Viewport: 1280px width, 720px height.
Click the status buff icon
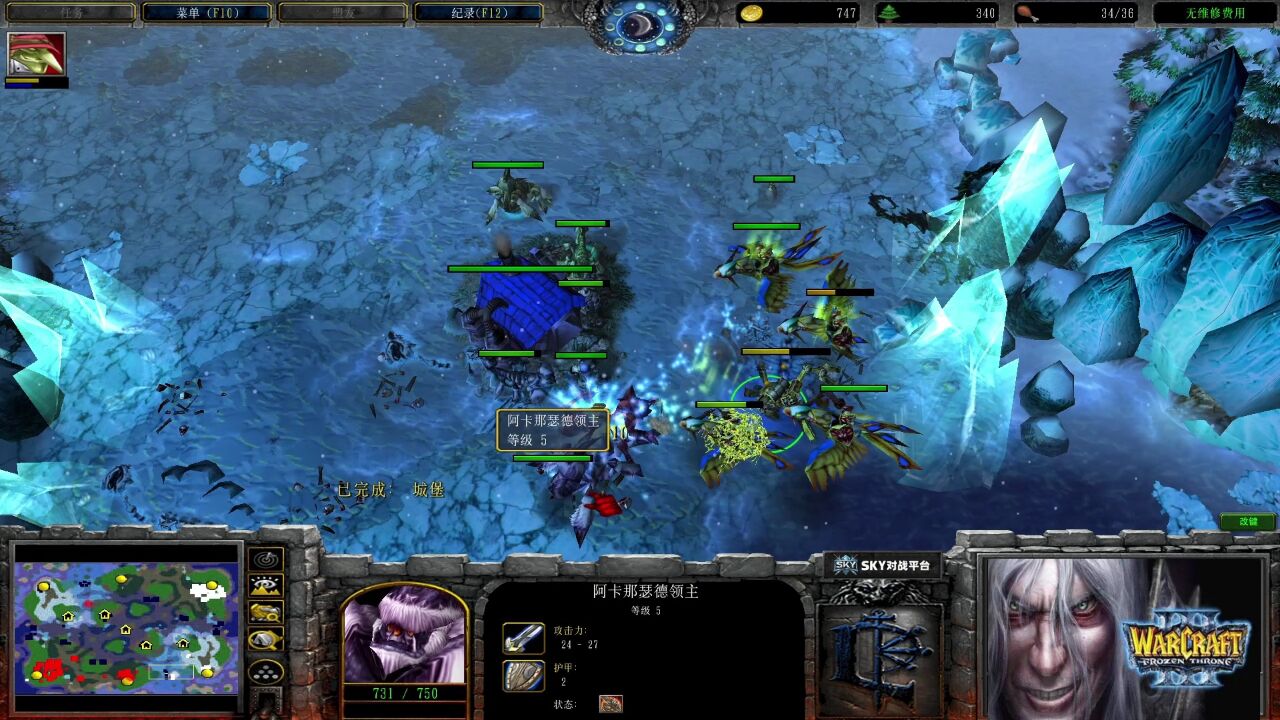coord(611,704)
